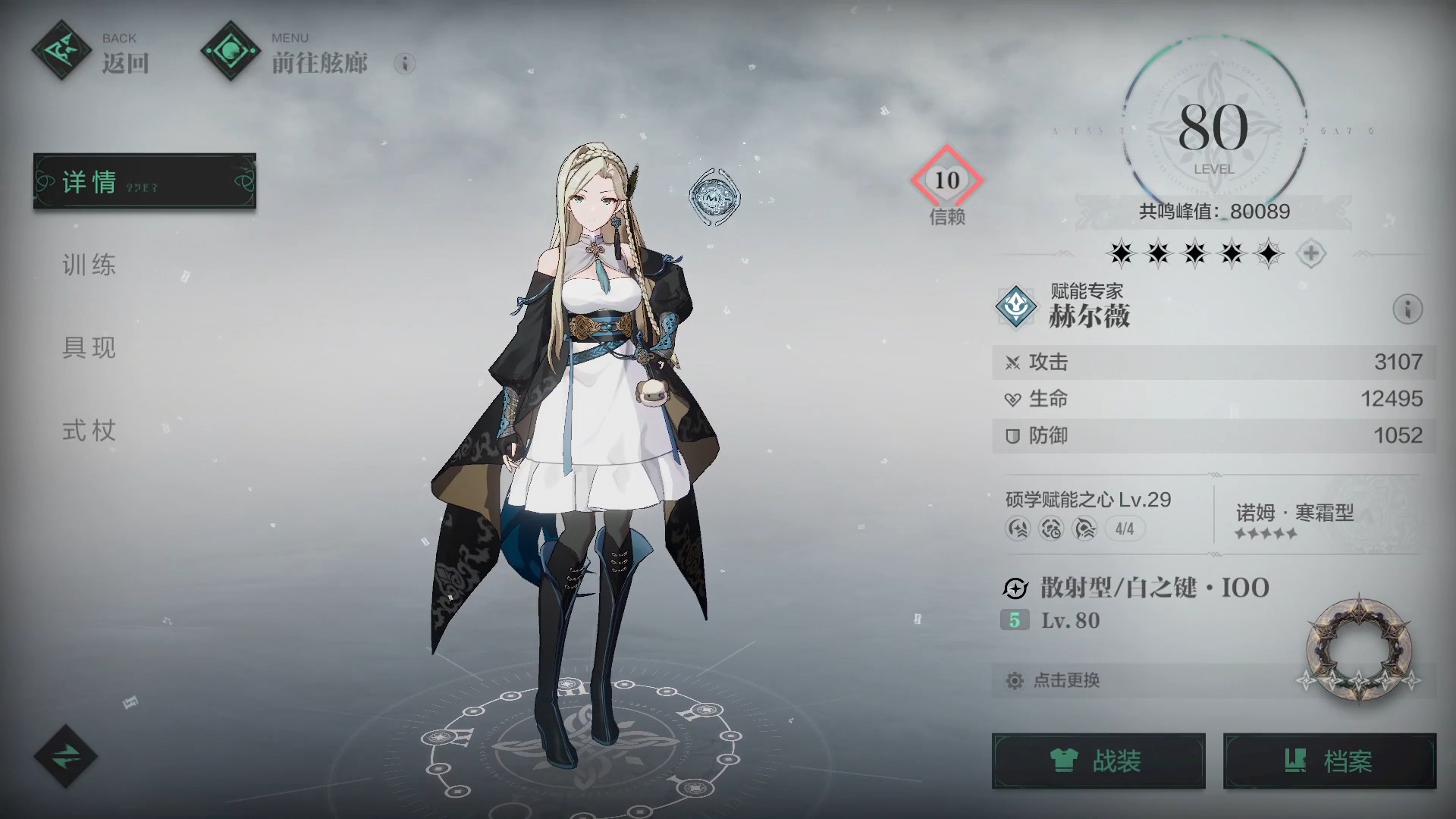
Task: Open the 硕学赋能之心 Lv.29 panel
Action: (1087, 514)
